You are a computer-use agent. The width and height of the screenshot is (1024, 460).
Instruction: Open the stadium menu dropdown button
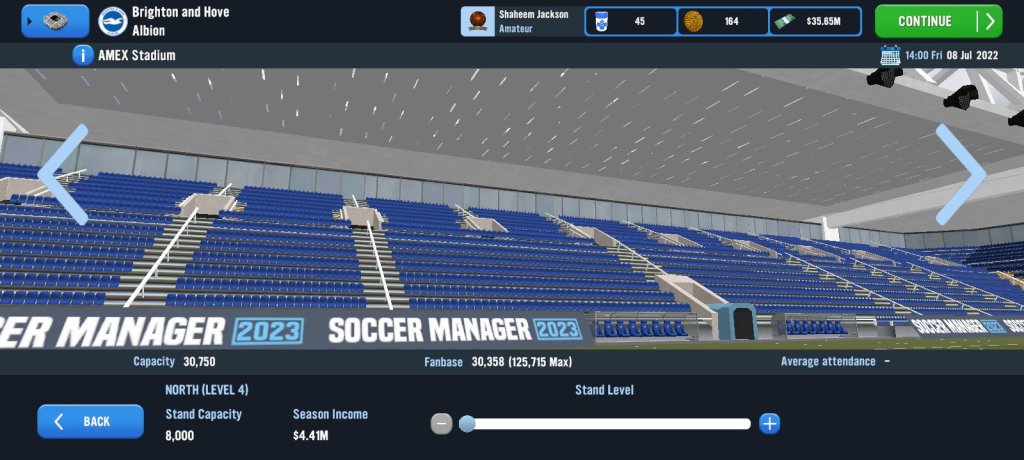click(x=55, y=21)
